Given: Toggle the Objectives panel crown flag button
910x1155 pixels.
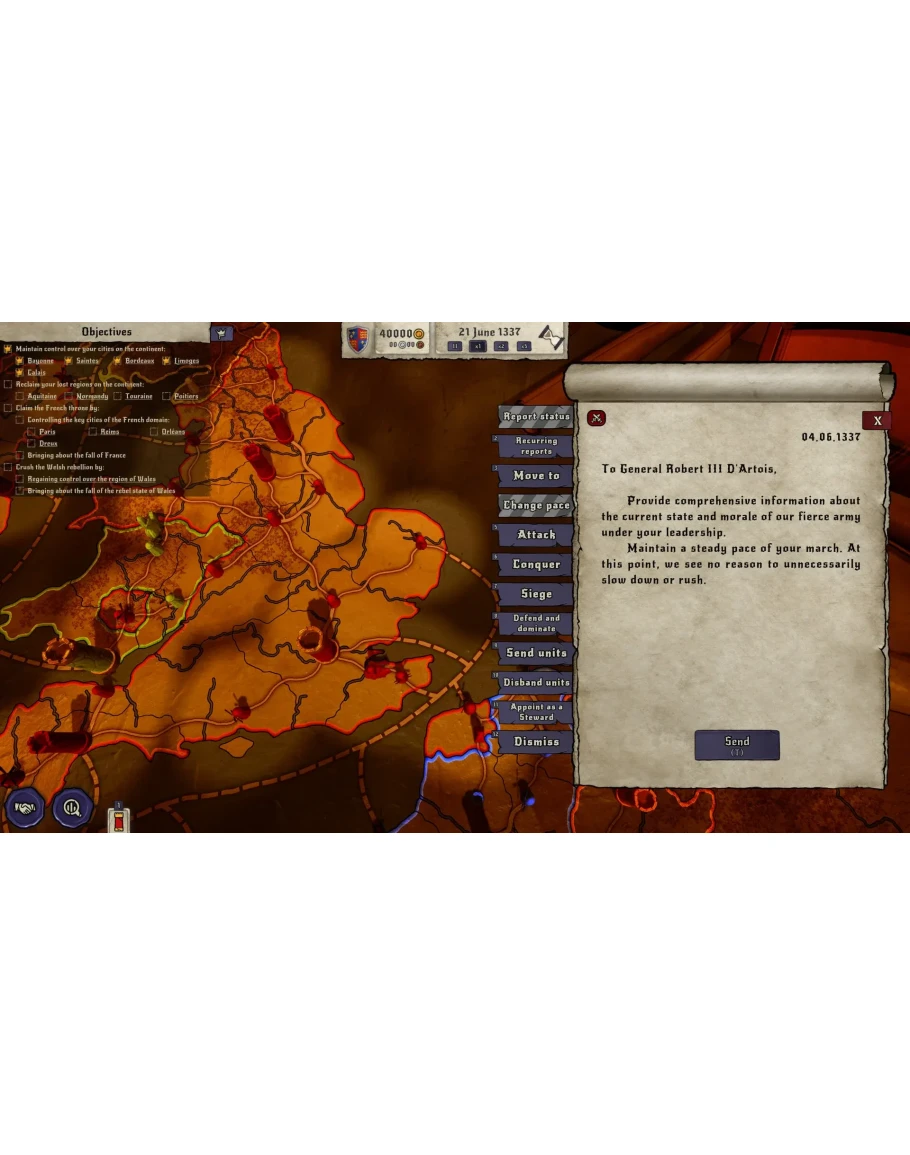Looking at the screenshot, I should (x=221, y=333).
